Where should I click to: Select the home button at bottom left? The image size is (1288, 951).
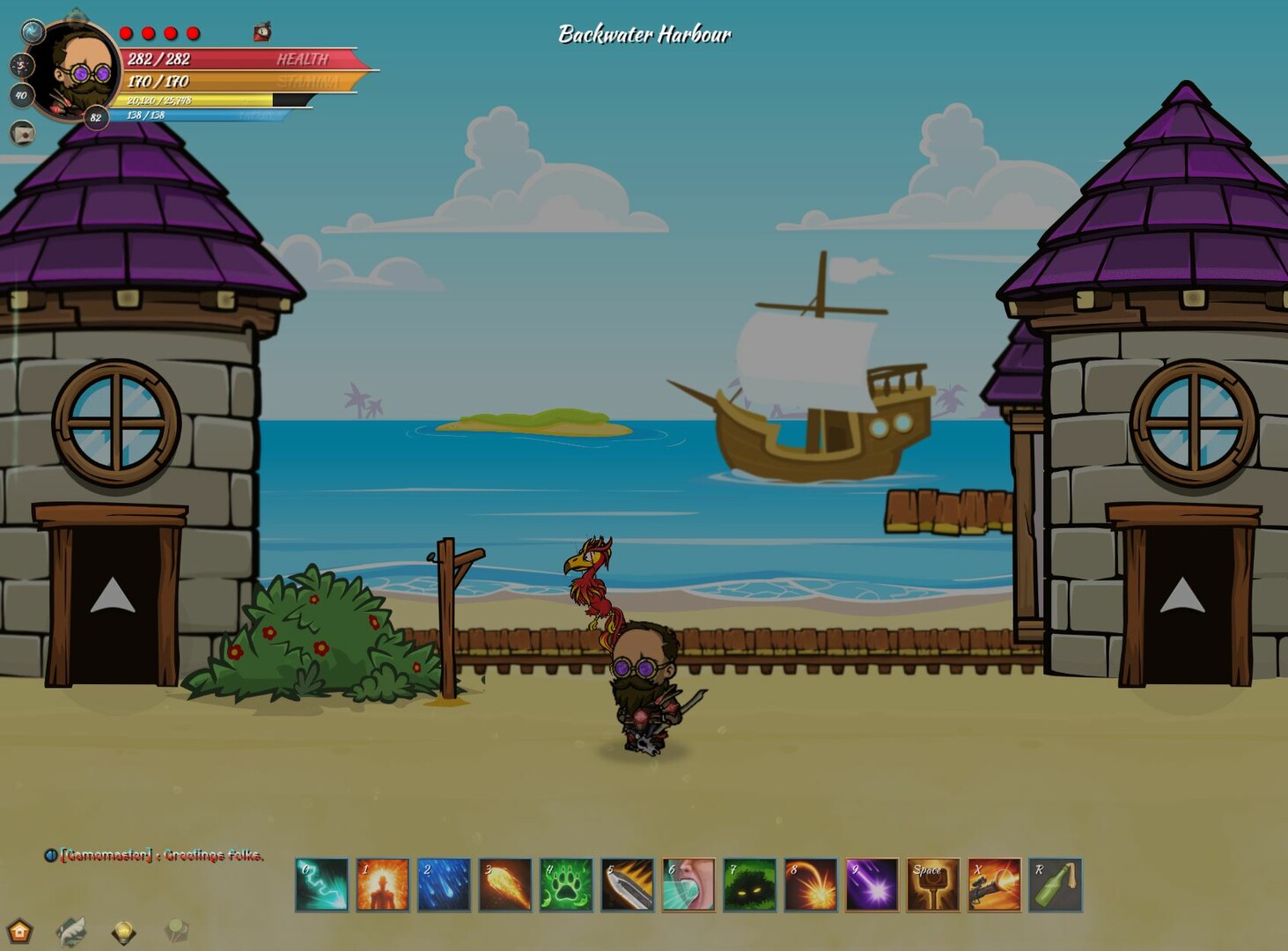[x=19, y=932]
